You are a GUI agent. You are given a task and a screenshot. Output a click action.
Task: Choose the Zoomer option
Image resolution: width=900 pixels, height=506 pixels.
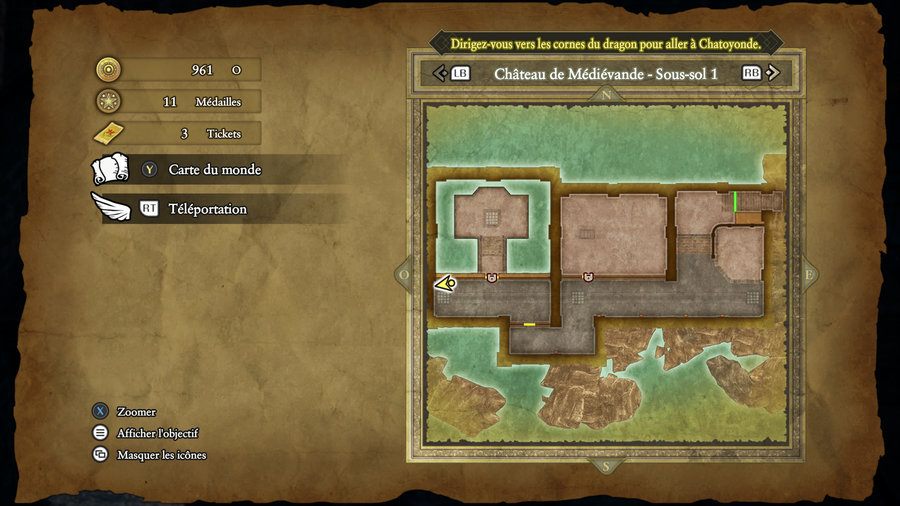[x=136, y=412]
